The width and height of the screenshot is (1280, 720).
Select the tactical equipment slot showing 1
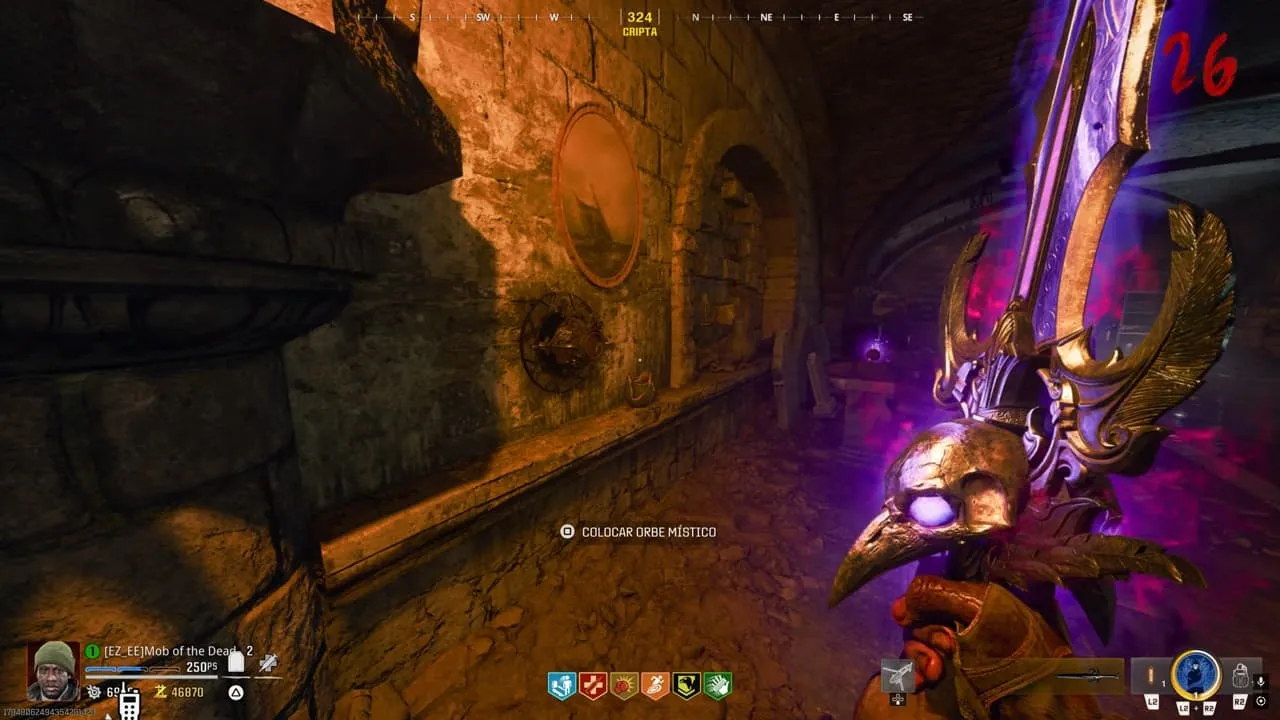pyautogui.click(x=1151, y=676)
